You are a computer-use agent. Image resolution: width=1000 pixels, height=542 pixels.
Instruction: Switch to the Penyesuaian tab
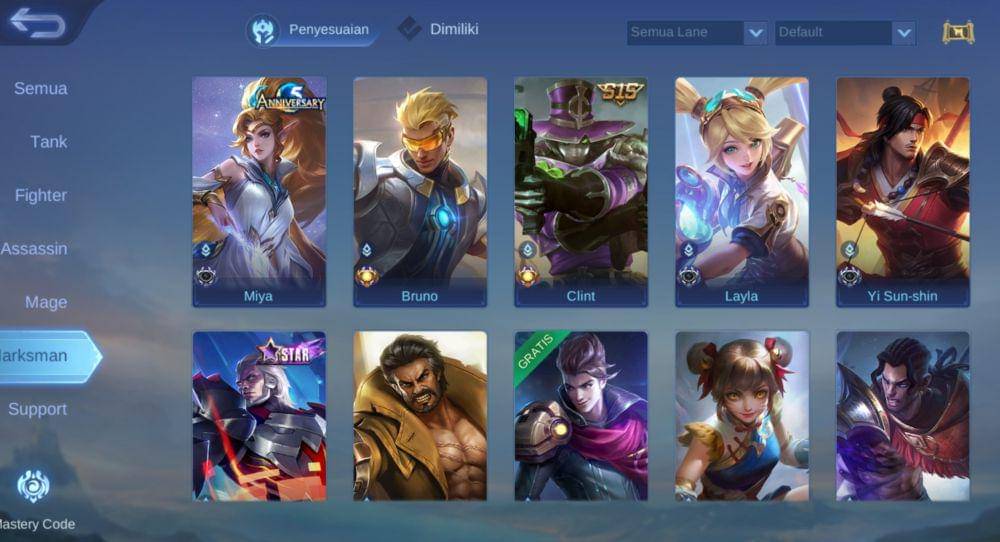point(314,30)
